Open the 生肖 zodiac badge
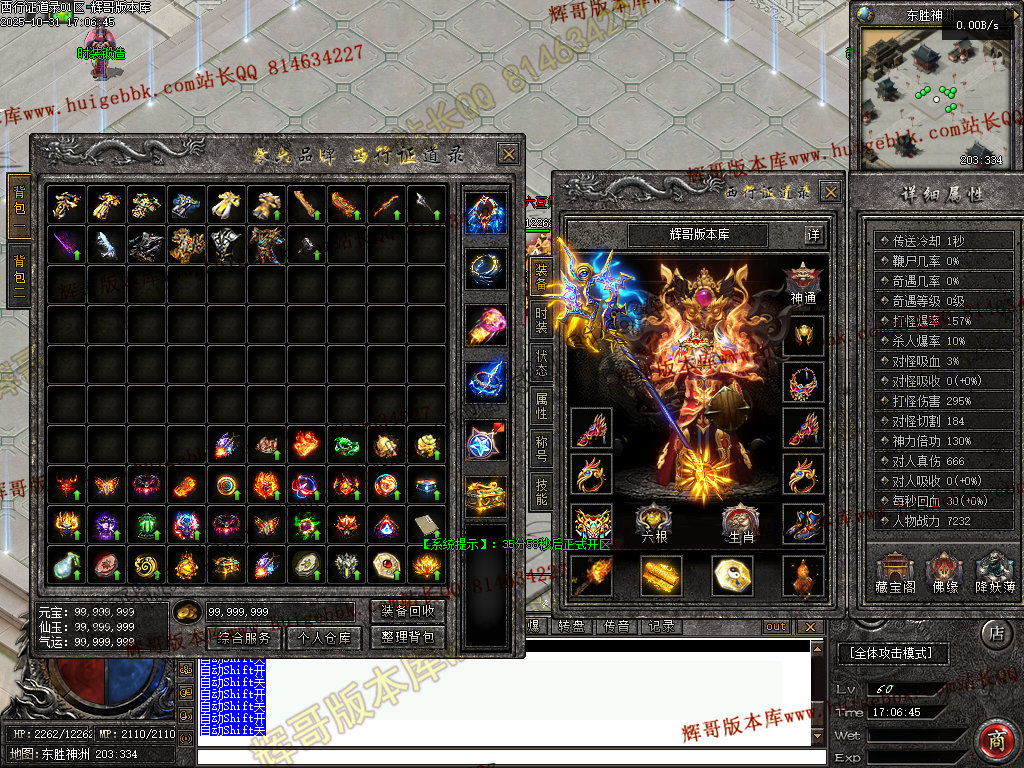 click(741, 523)
